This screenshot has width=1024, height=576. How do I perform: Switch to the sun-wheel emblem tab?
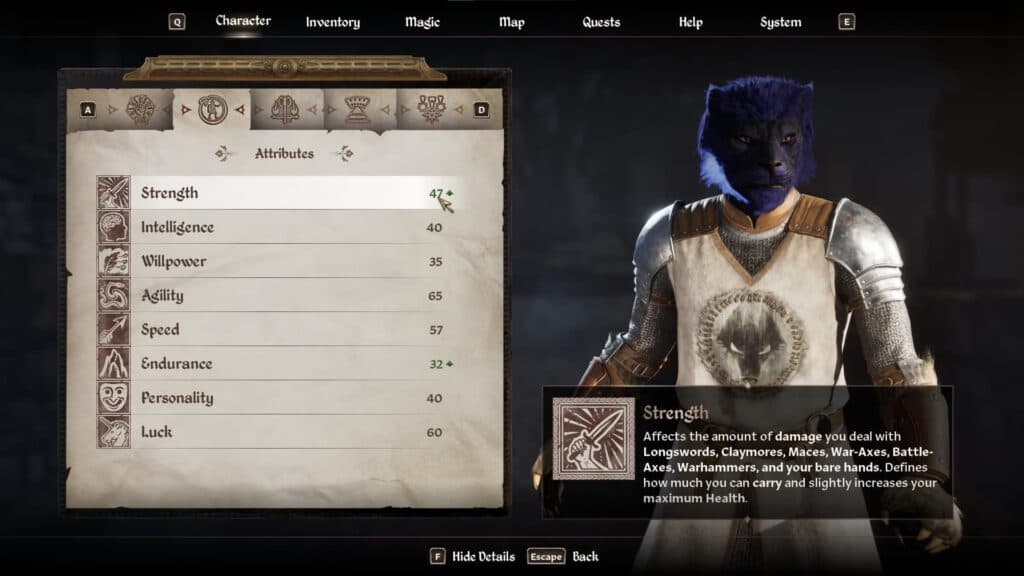[x=139, y=109]
